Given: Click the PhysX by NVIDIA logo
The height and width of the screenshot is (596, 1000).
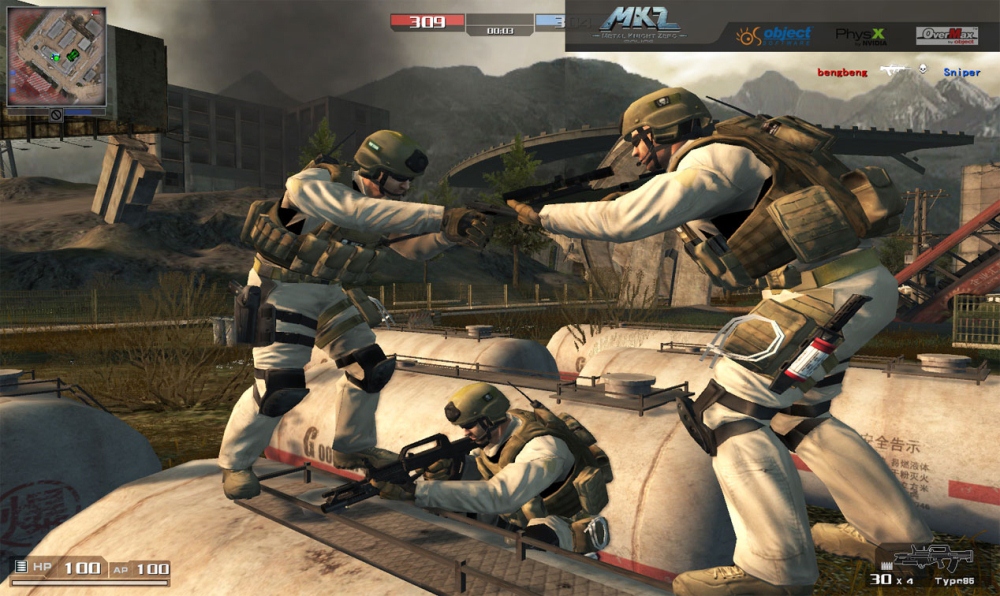Looking at the screenshot, I should coord(859,36).
